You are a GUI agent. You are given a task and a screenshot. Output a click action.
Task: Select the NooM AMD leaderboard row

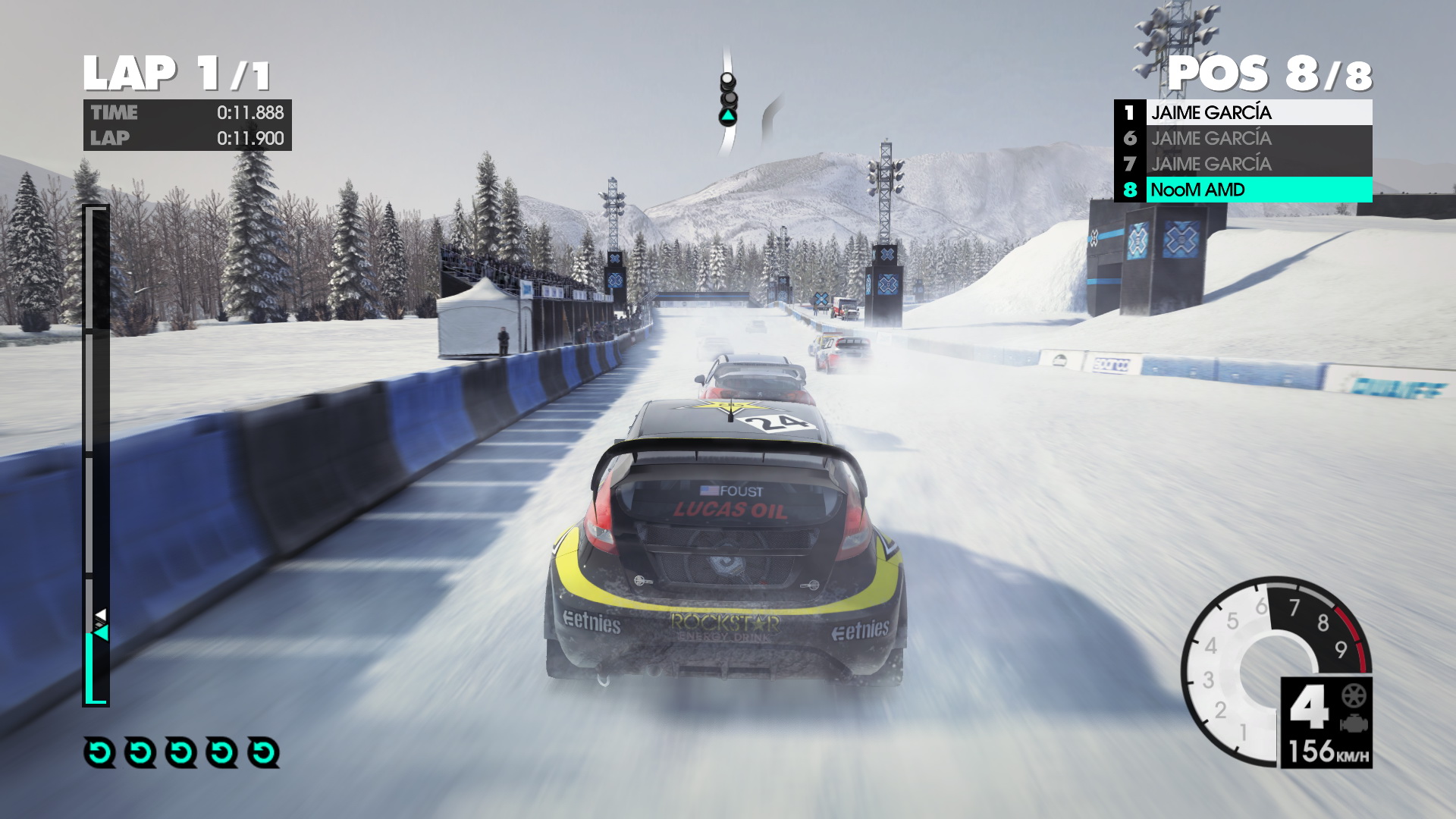(1244, 190)
